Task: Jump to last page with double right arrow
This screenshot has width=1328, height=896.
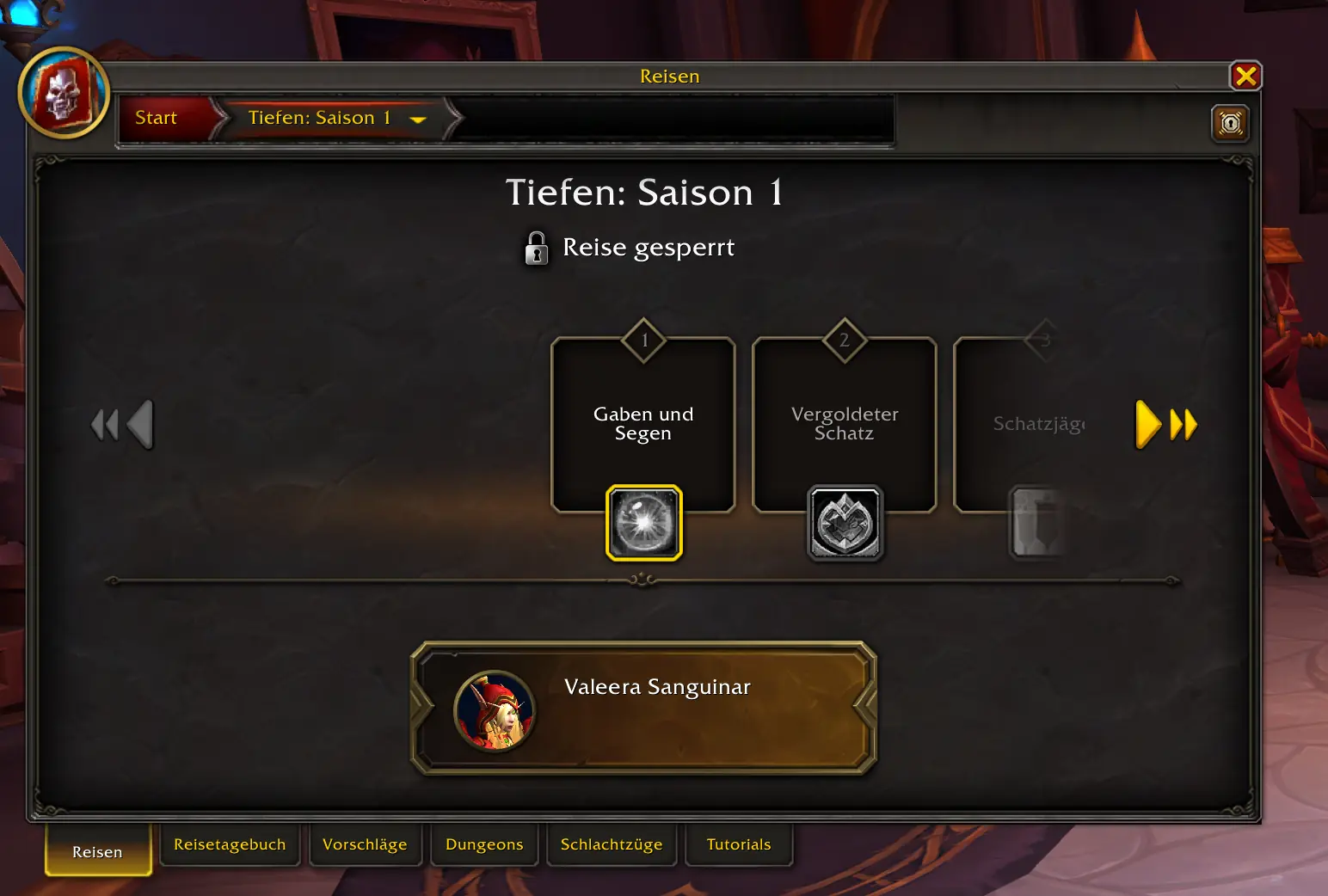Action: pyautogui.click(x=1183, y=423)
